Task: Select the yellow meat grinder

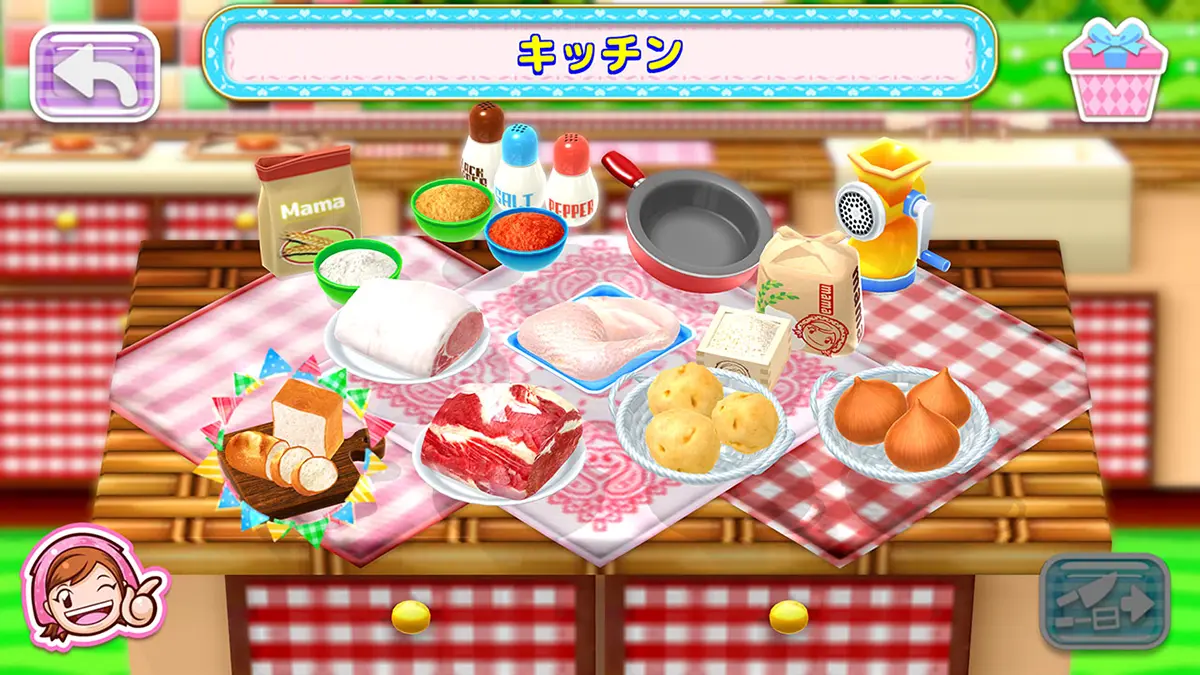Action: coord(885,211)
